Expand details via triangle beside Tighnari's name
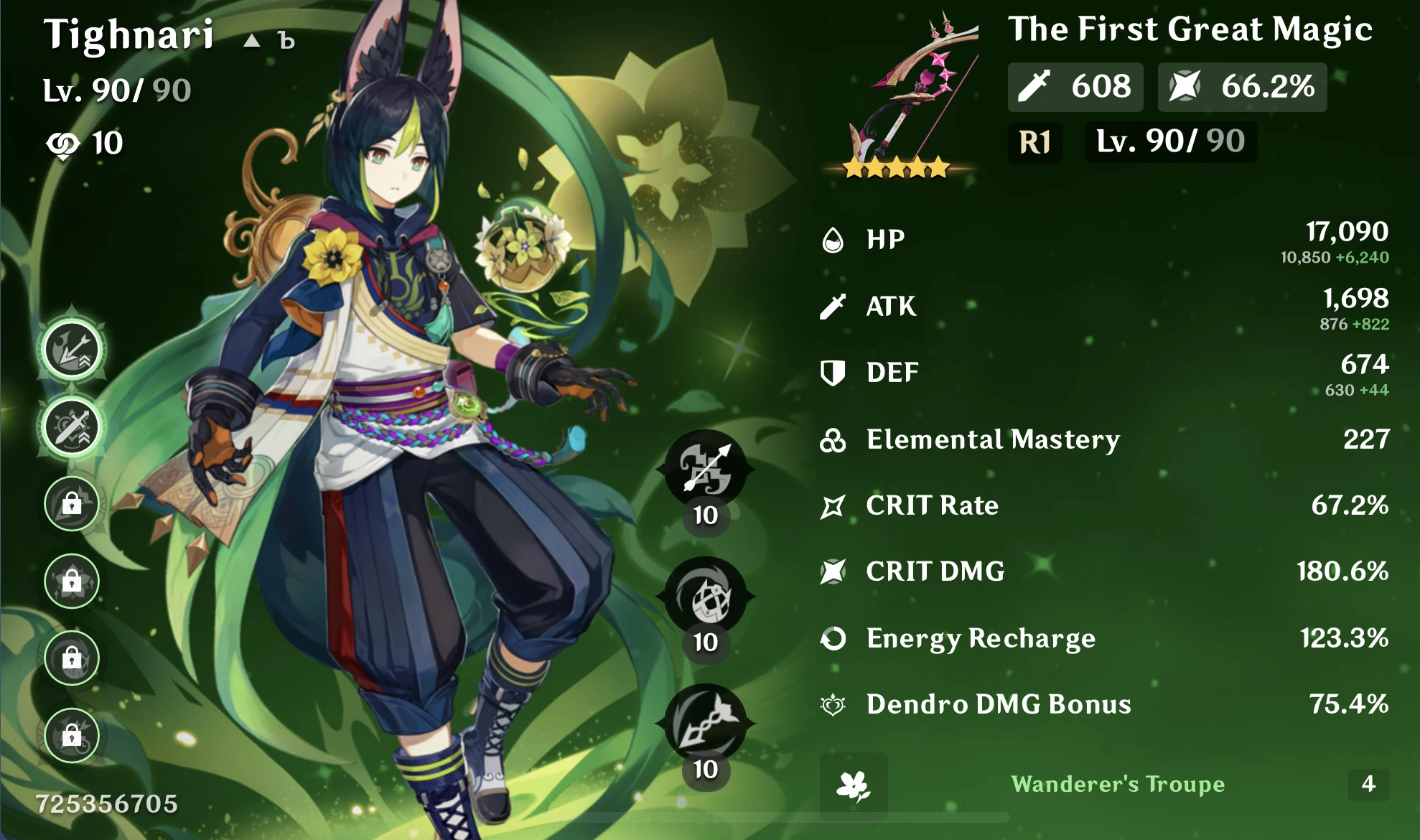This screenshot has width=1420, height=840. (x=251, y=41)
